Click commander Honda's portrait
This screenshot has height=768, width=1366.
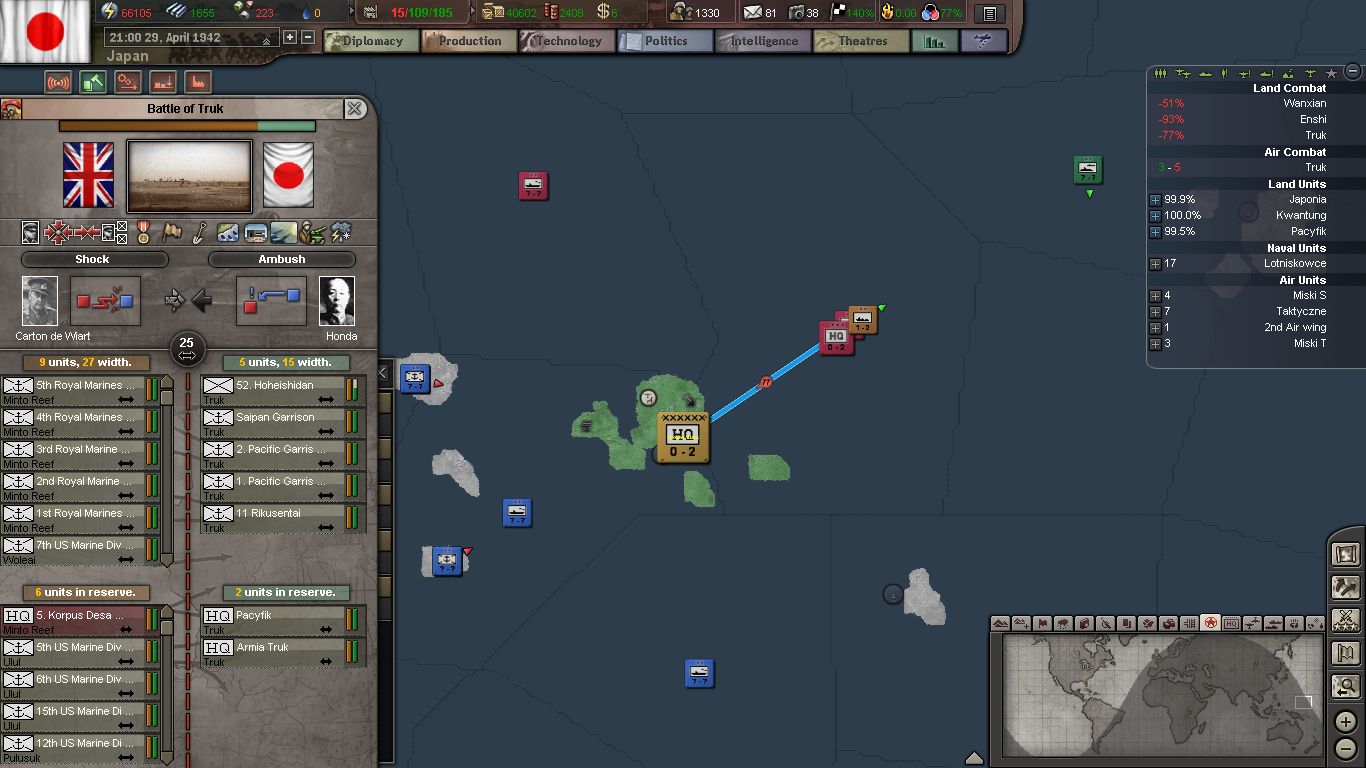(x=337, y=301)
